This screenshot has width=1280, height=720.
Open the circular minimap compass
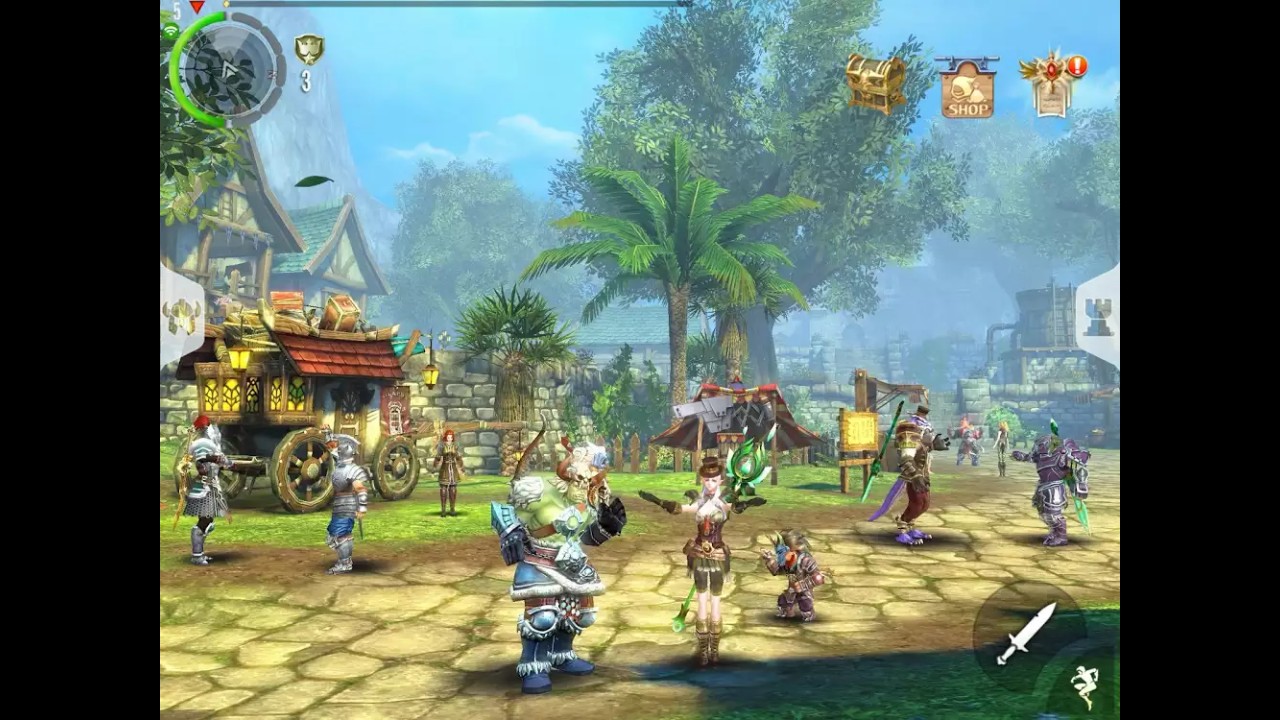pyautogui.click(x=228, y=70)
